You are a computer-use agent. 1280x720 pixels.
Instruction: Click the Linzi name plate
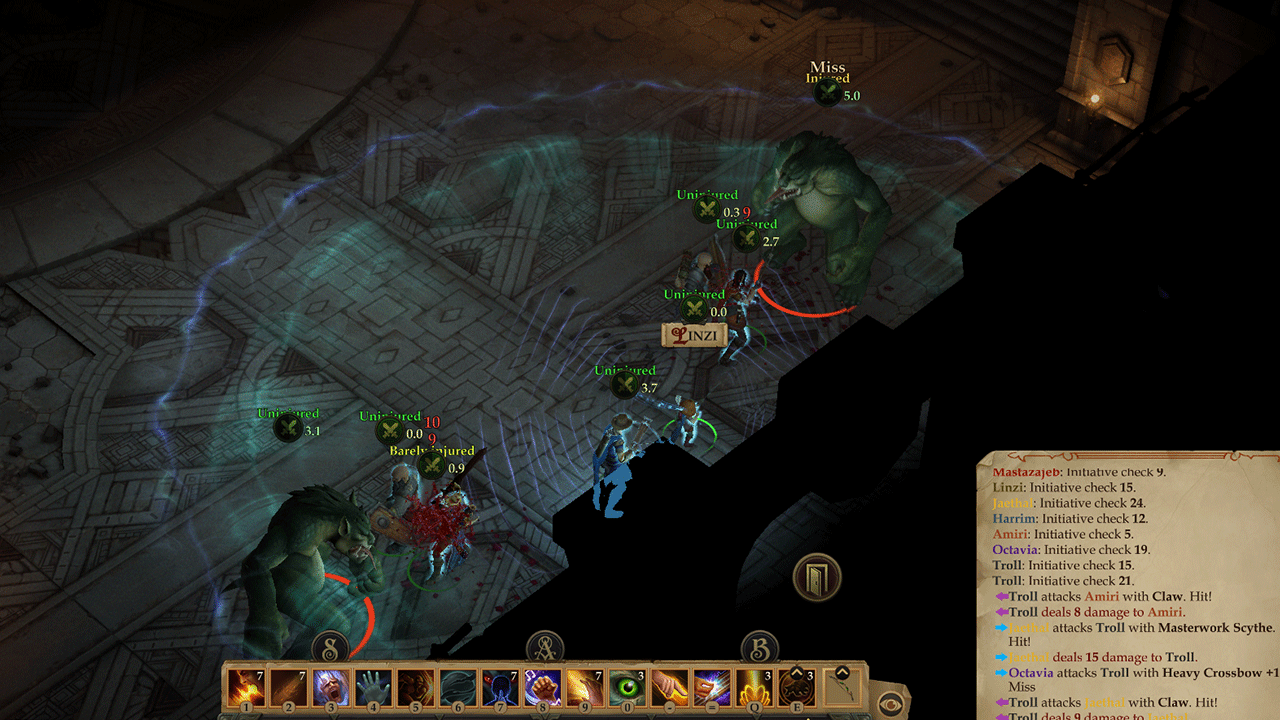[694, 336]
